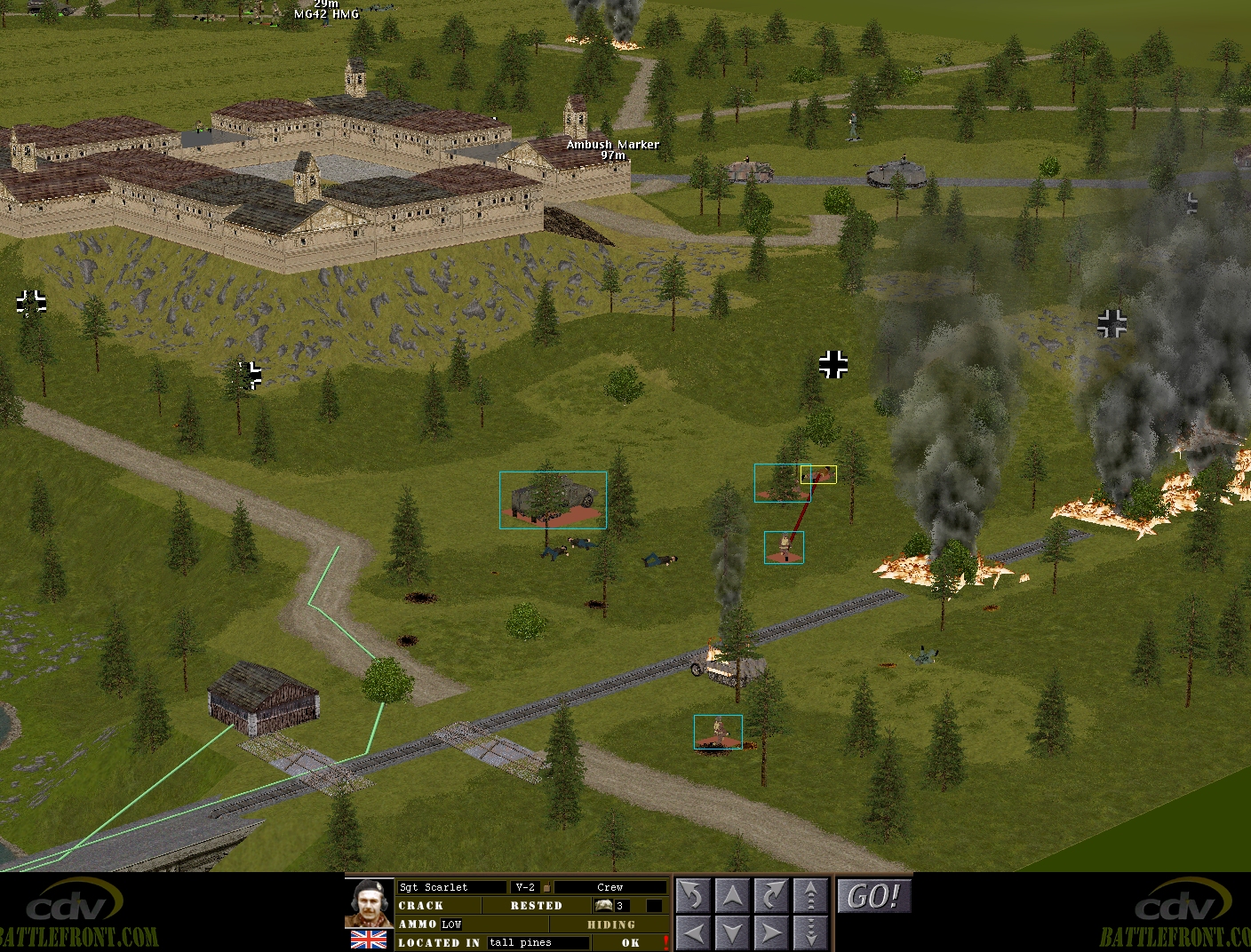Move camera forward with up arrow
1251x952 pixels.
pos(731,896)
